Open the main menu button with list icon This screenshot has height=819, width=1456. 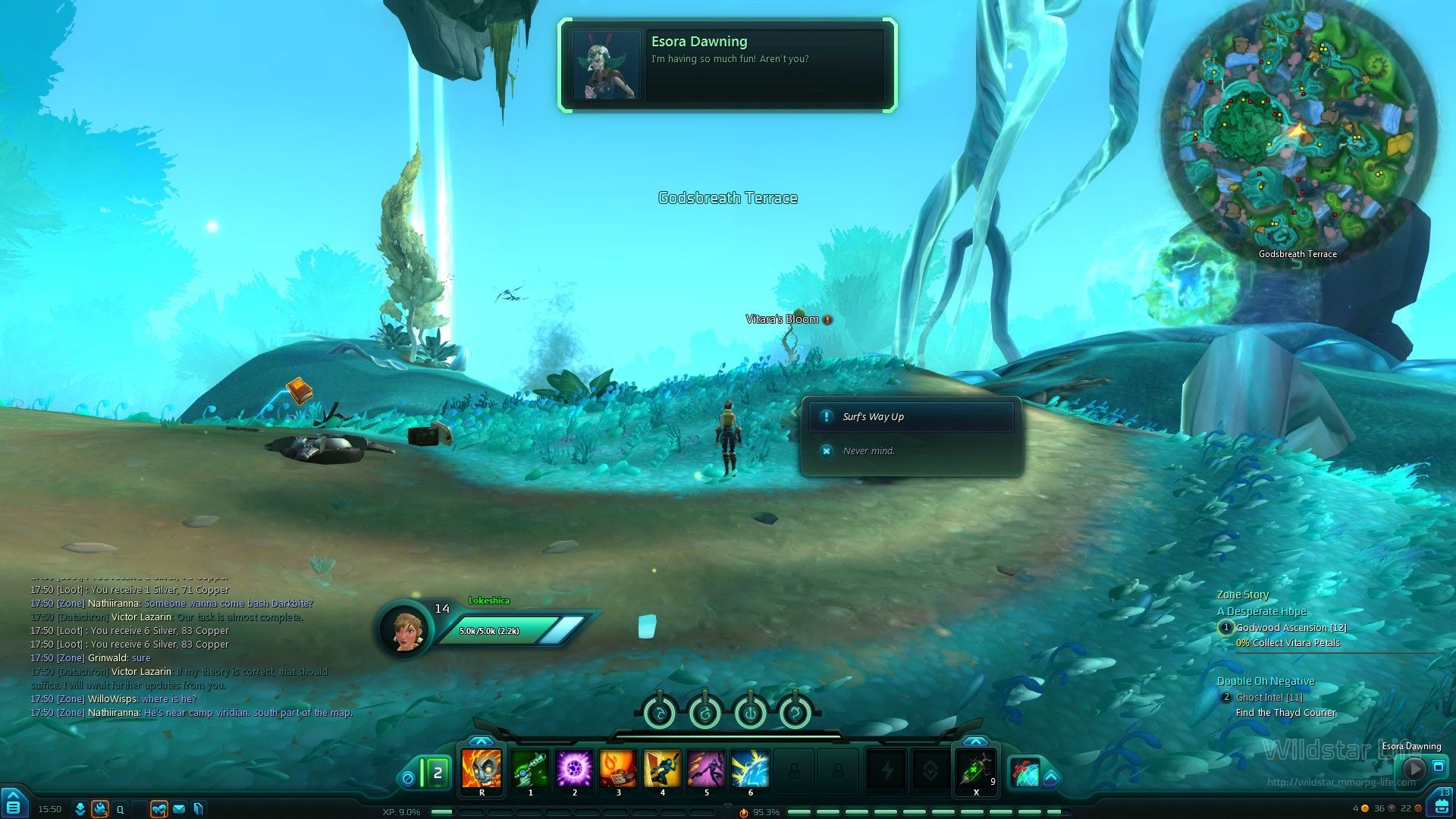[14, 805]
